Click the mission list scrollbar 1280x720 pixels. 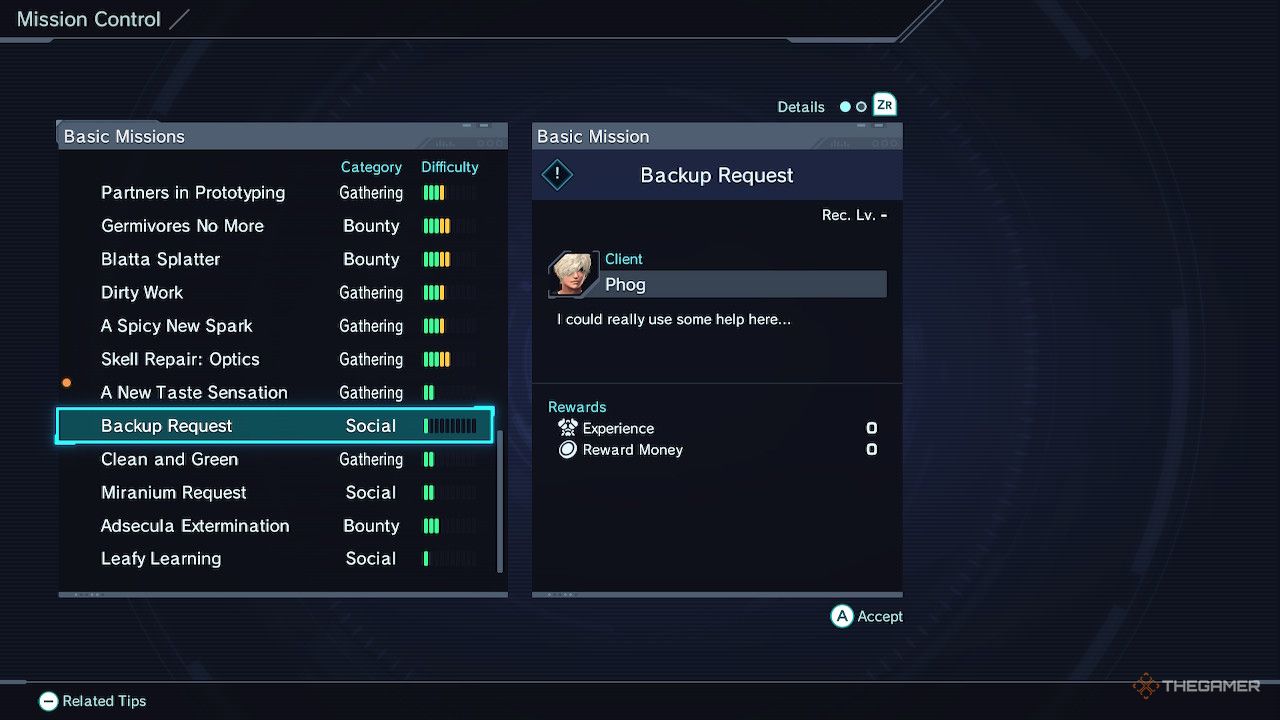[500, 500]
